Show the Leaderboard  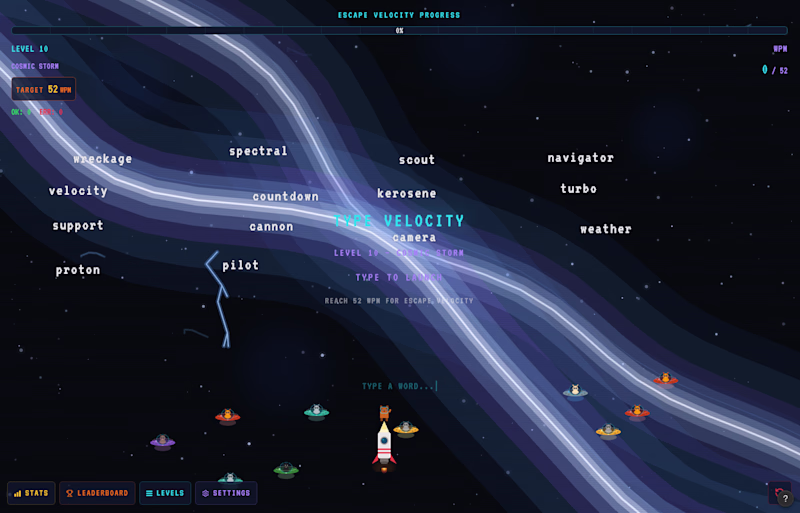[97, 493]
